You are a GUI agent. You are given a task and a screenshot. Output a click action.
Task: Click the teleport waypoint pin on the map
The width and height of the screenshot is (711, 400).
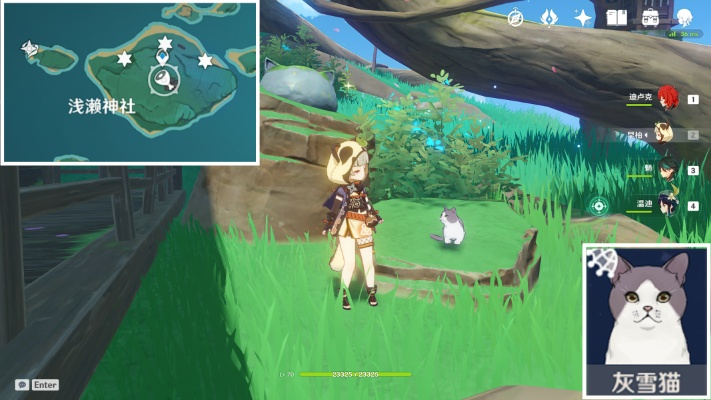click(x=162, y=58)
